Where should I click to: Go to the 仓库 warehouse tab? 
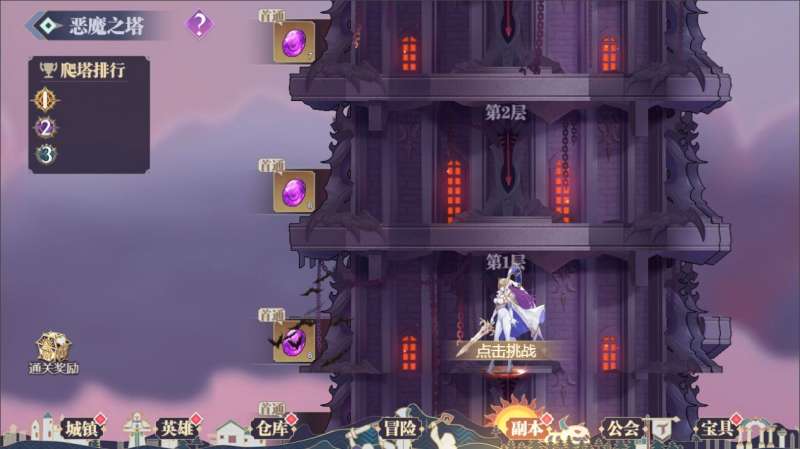(270, 428)
